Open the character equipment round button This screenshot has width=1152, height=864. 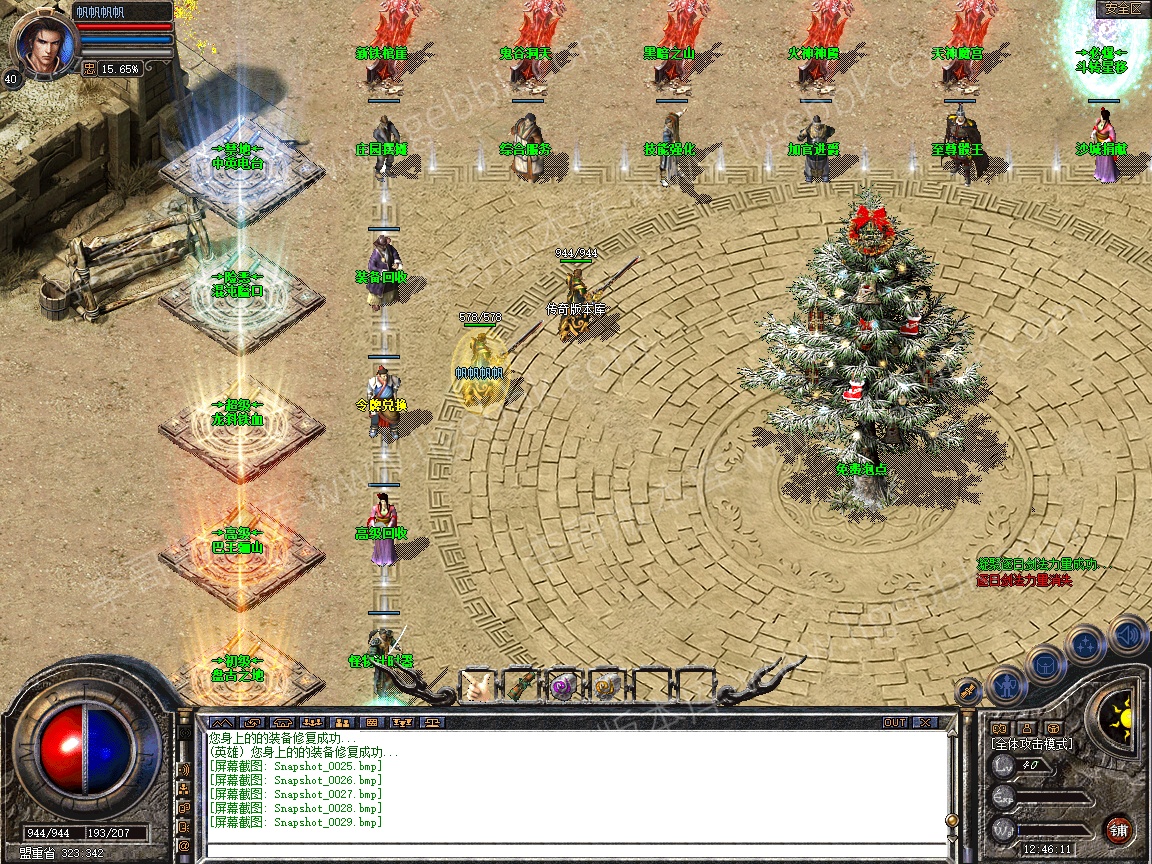(1005, 687)
